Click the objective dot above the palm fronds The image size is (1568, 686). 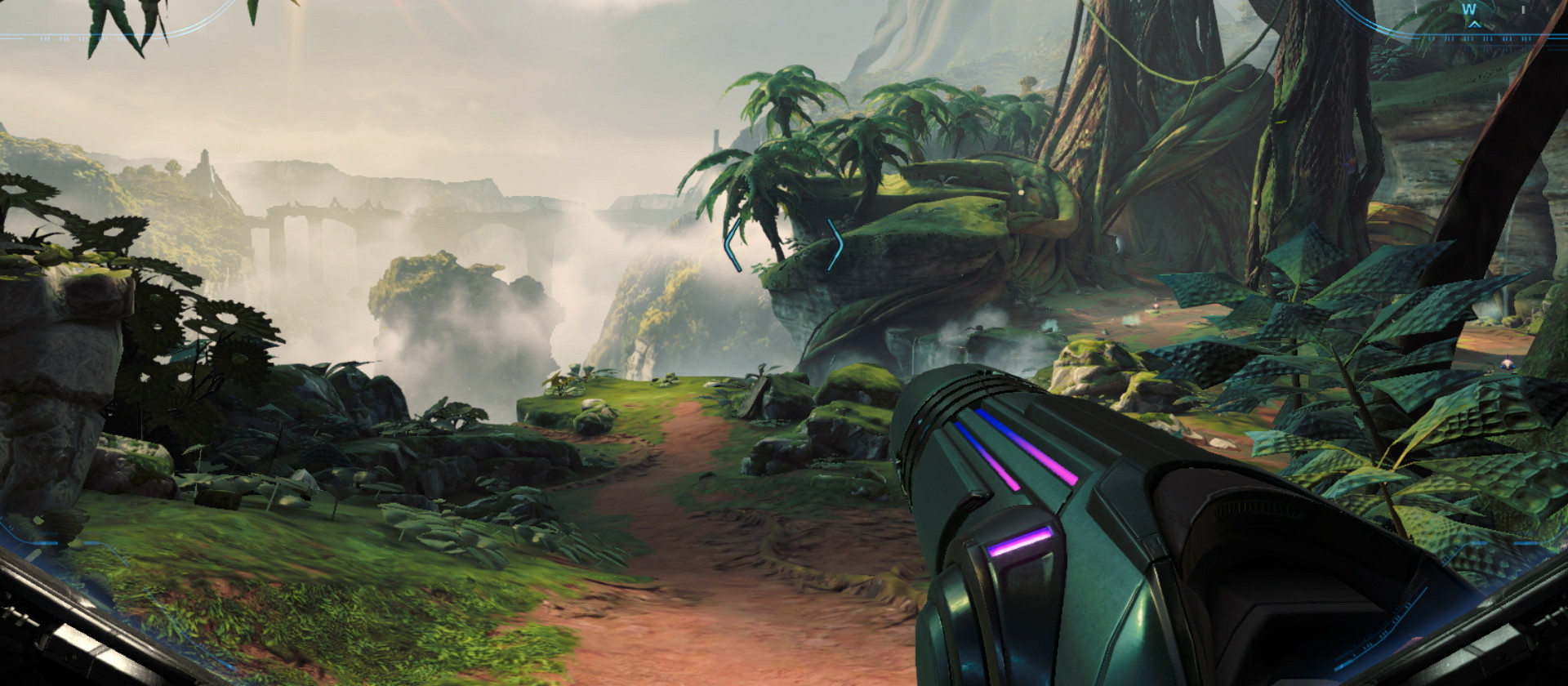1021,193
